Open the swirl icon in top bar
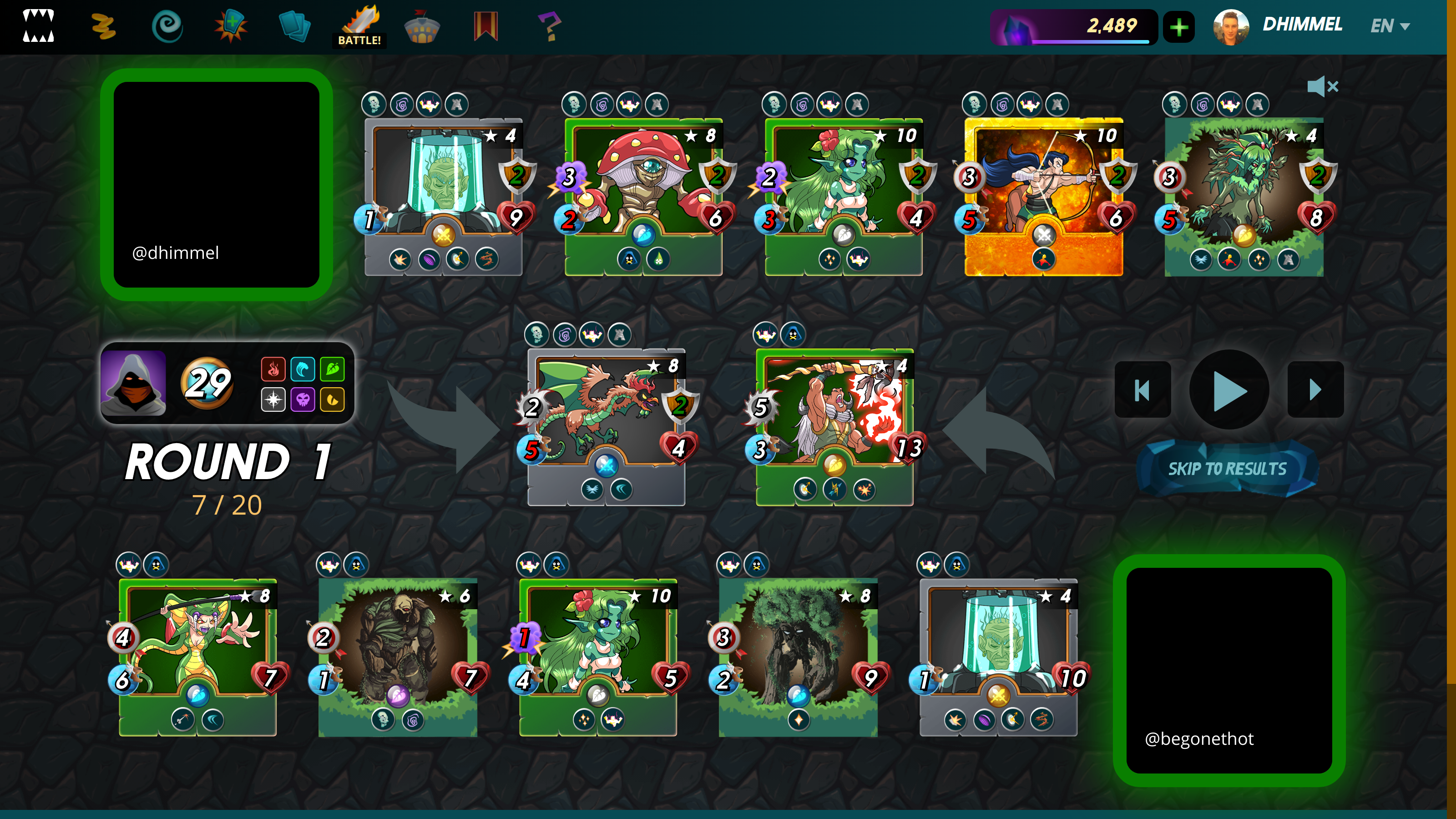The height and width of the screenshot is (819, 1456). 167,26
